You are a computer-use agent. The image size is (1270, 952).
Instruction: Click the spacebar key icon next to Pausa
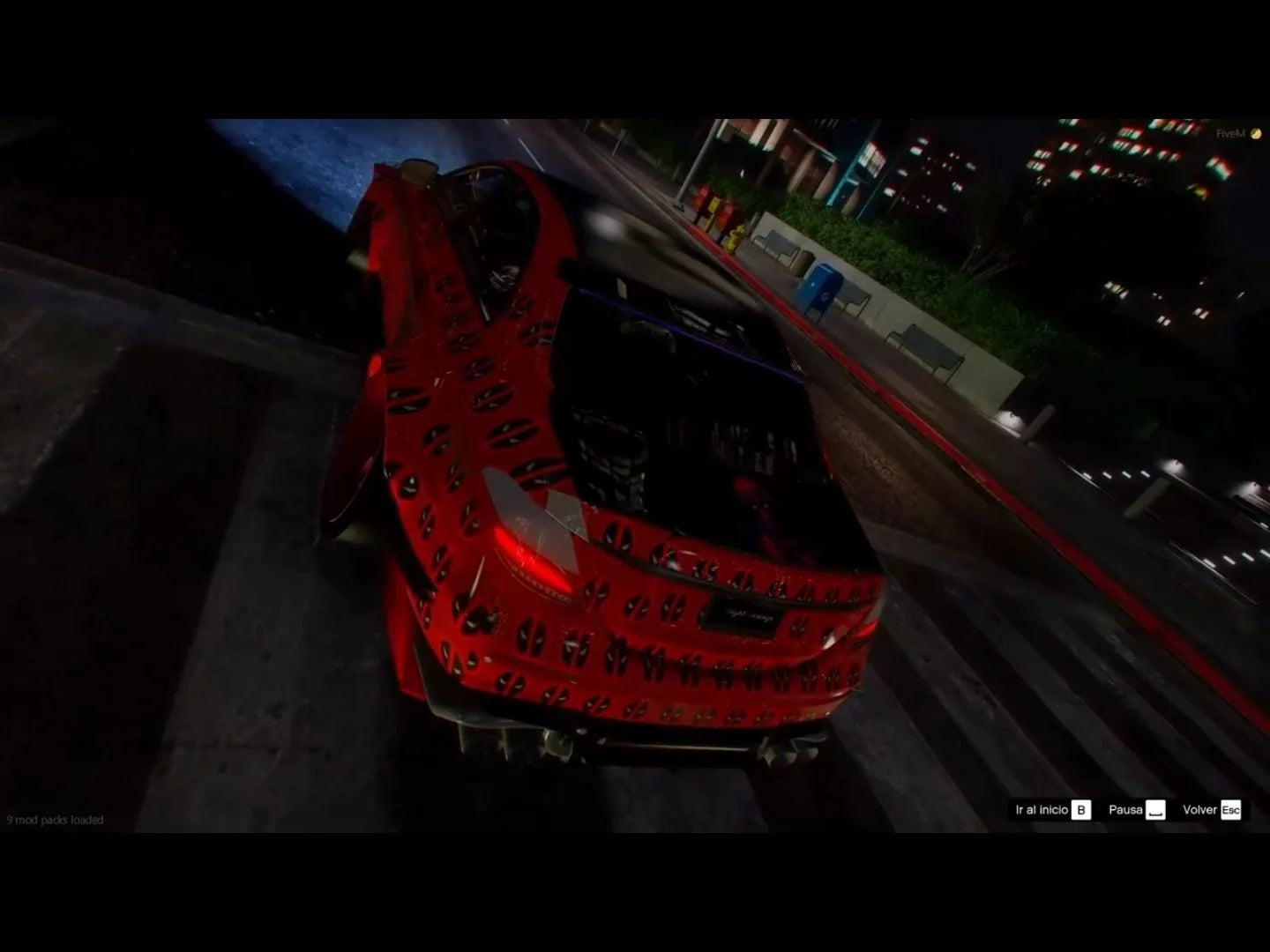tap(1154, 810)
